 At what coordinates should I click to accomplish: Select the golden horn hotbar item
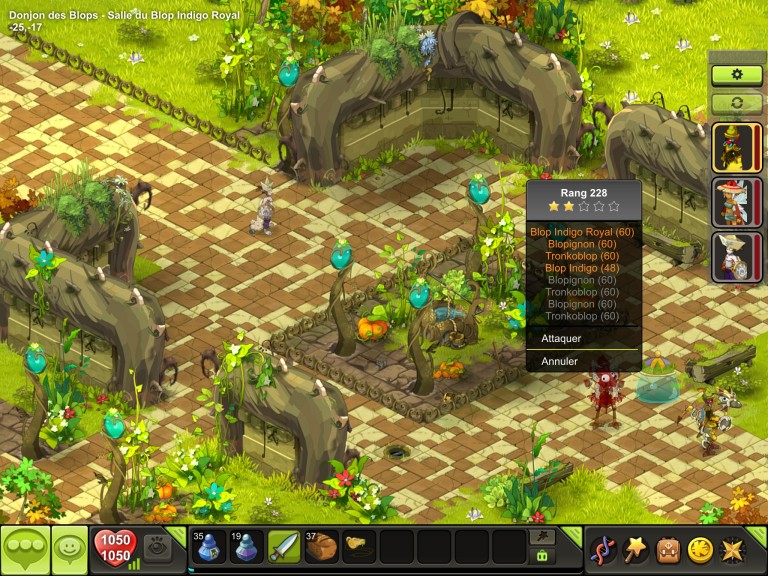360,548
